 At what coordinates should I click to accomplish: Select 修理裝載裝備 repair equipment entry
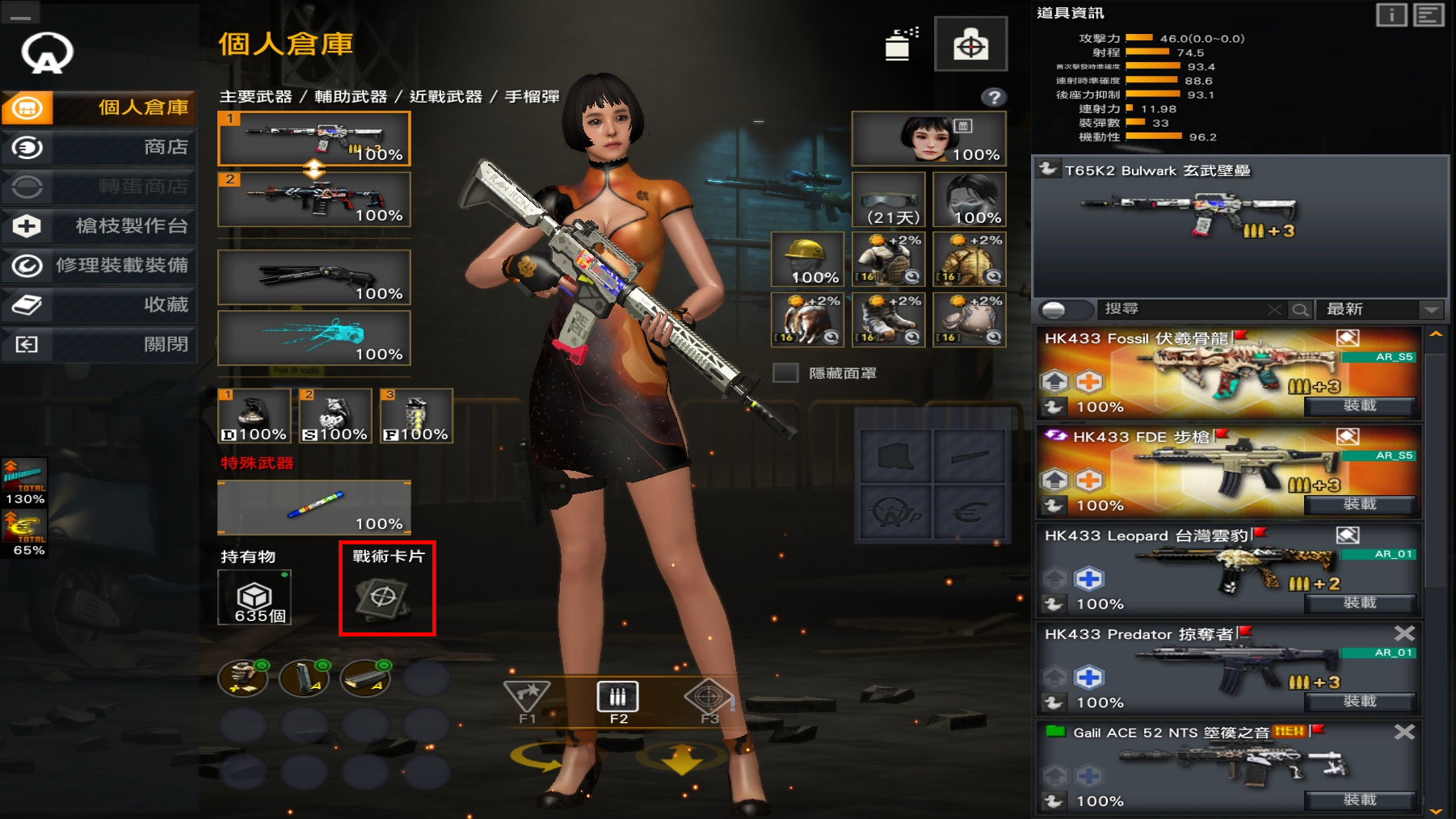100,266
